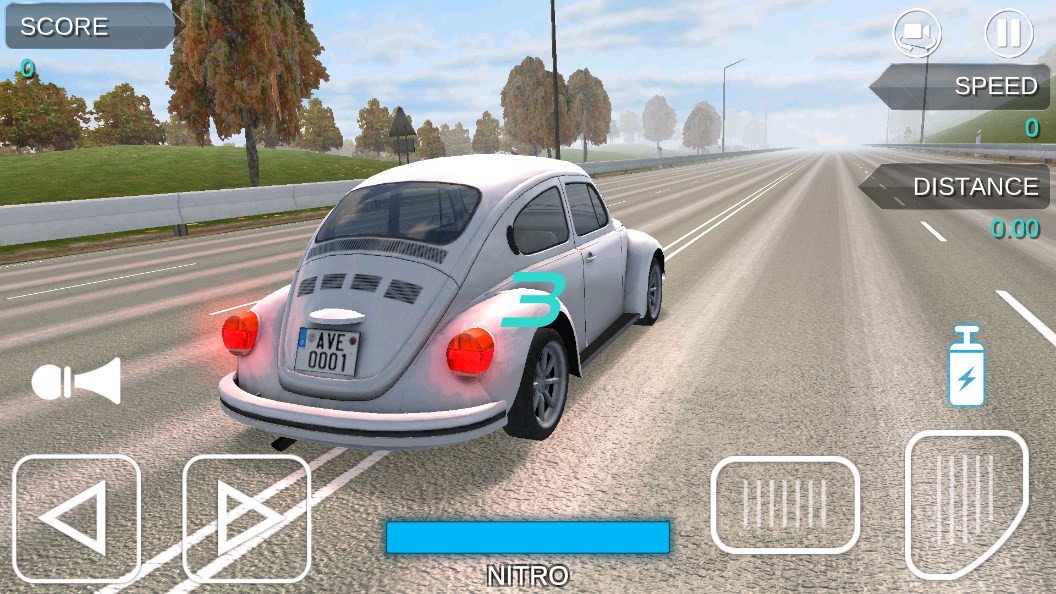Honk the car horn
The height and width of the screenshot is (594, 1056).
click(76, 381)
